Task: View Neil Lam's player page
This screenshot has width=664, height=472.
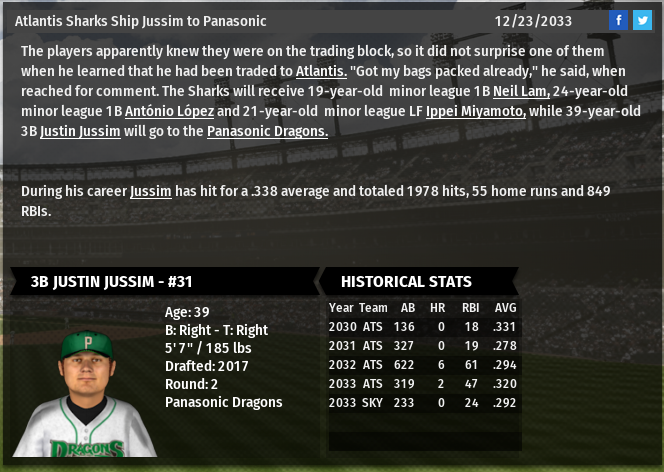Action: click(521, 91)
